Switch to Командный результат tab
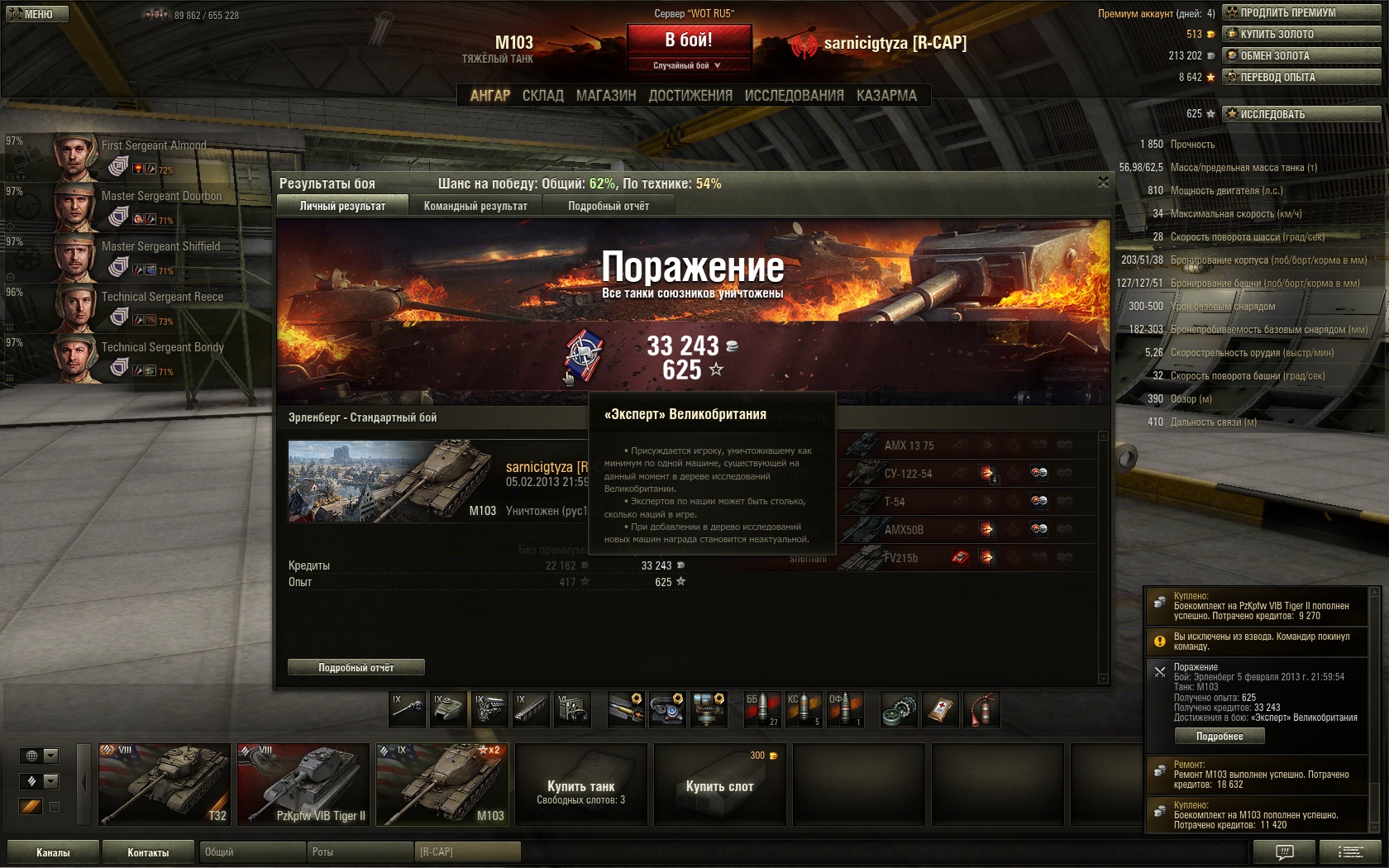Screen dimensions: 1389x868 [x=475, y=206]
